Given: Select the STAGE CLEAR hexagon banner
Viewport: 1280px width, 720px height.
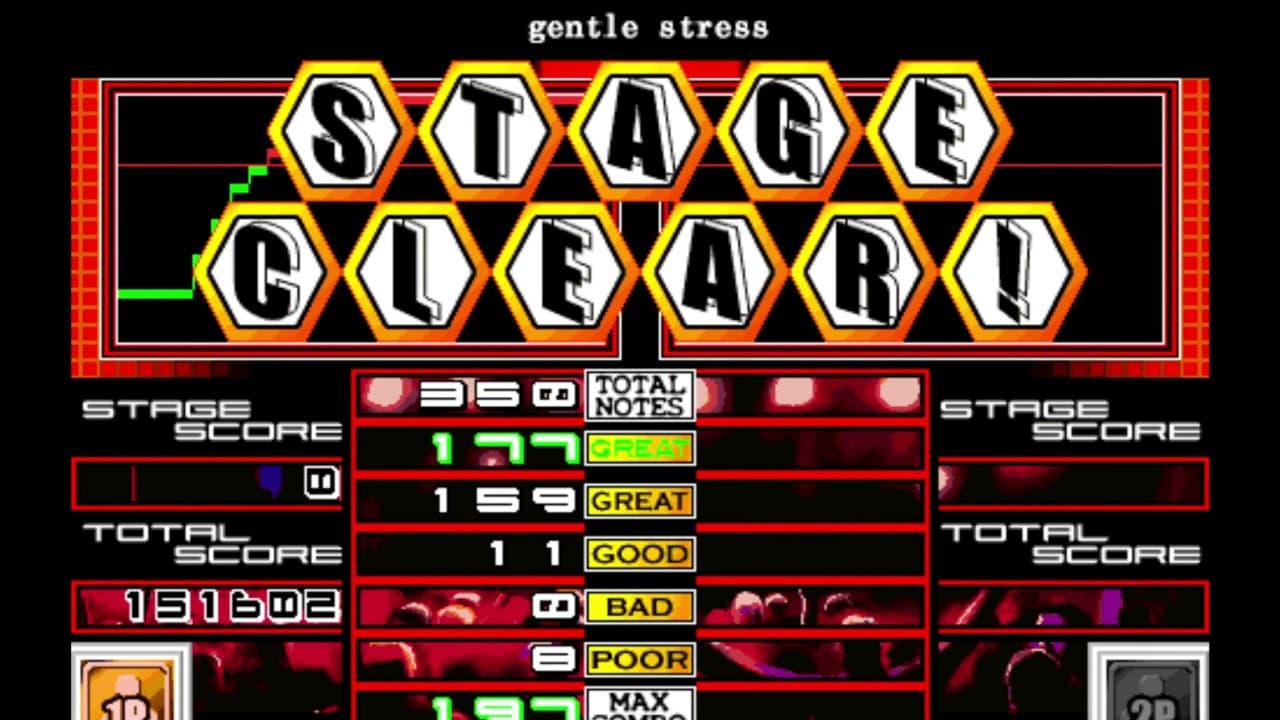Looking at the screenshot, I should [x=640, y=200].
